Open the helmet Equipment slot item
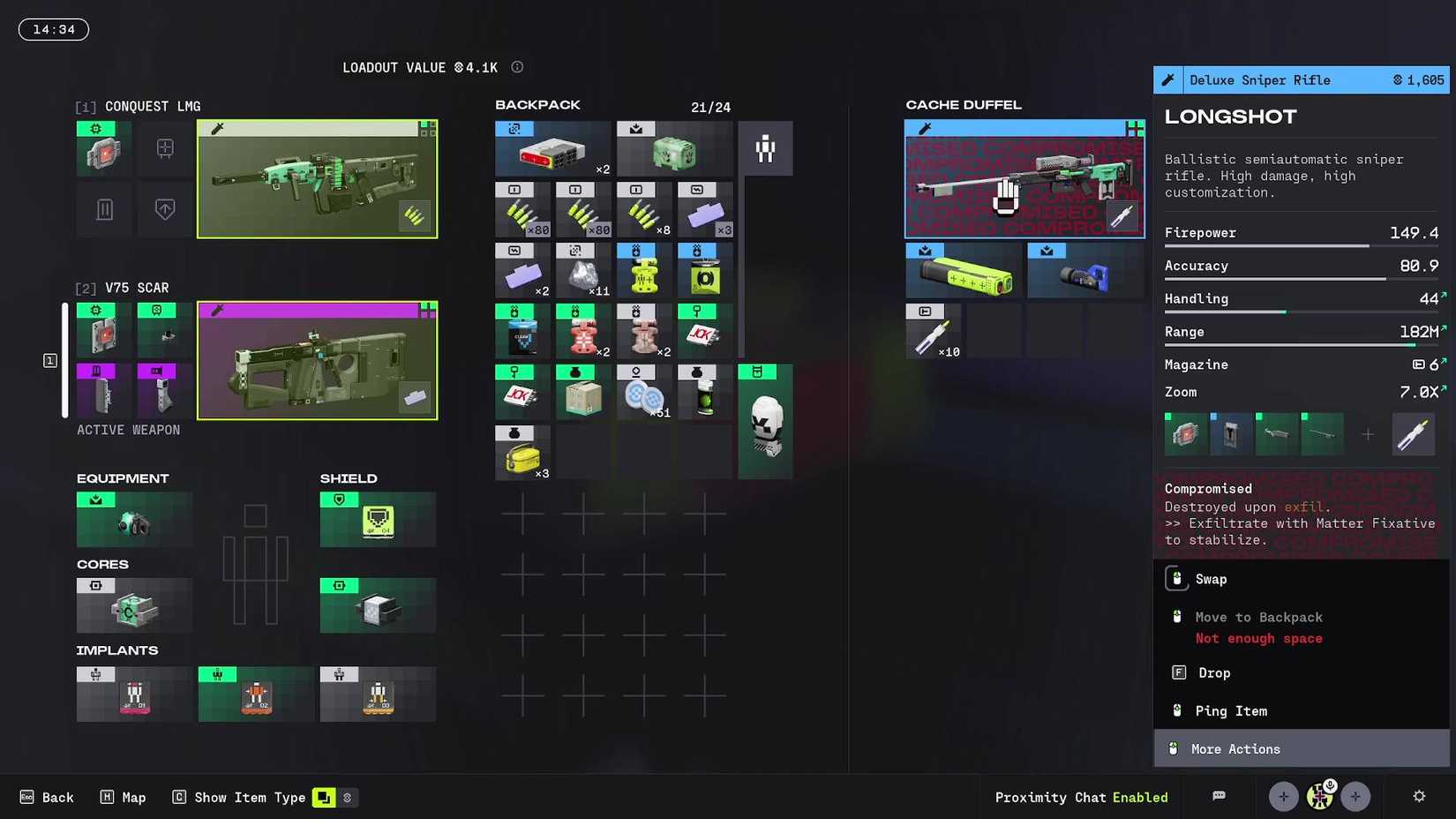Image resolution: width=1456 pixels, height=819 pixels. tap(134, 520)
